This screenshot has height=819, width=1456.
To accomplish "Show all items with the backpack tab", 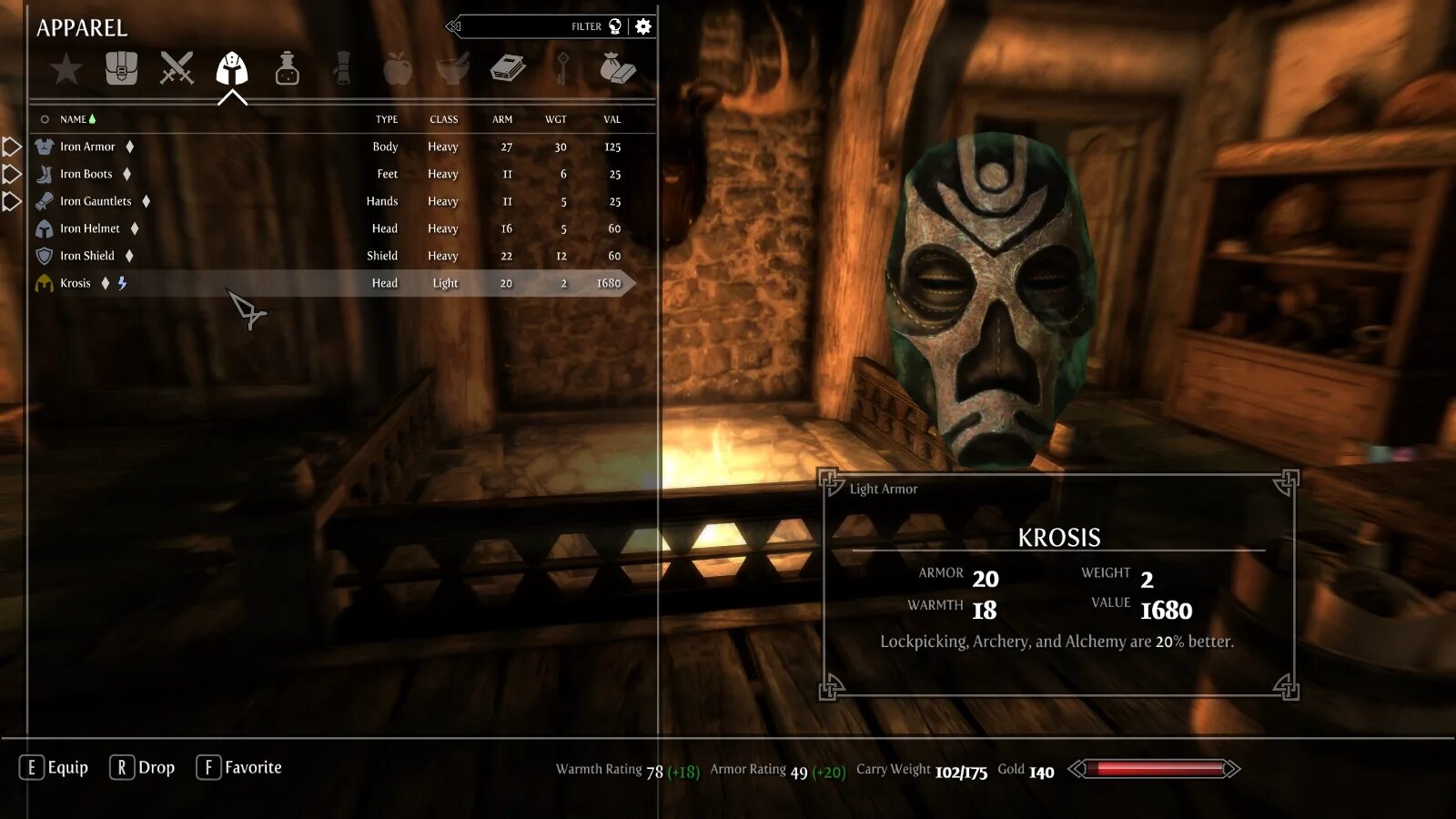I will coord(121,68).
